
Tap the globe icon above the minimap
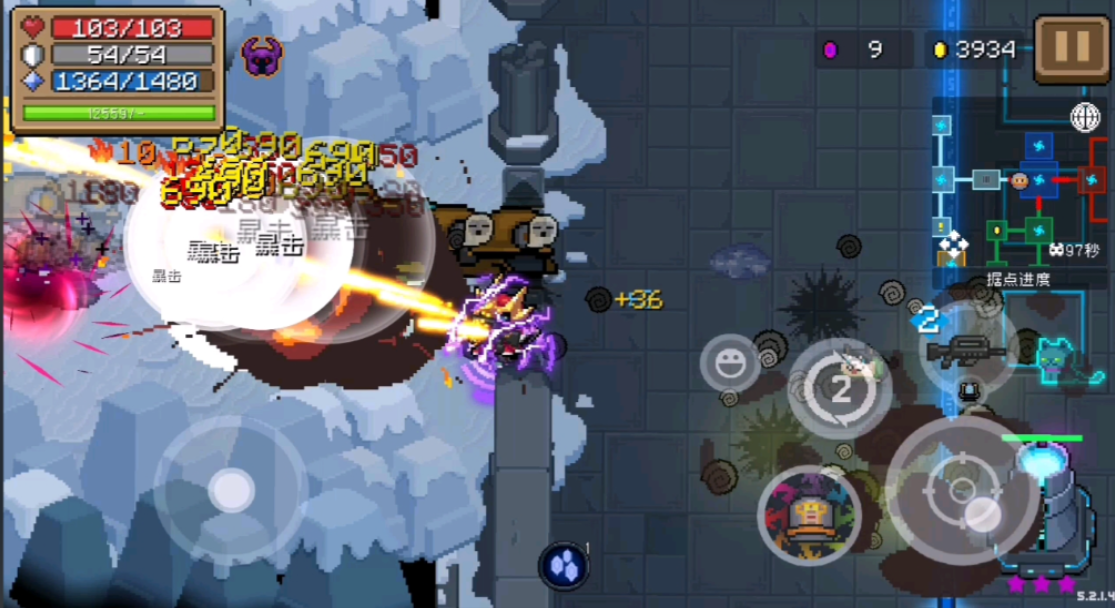tap(1085, 117)
